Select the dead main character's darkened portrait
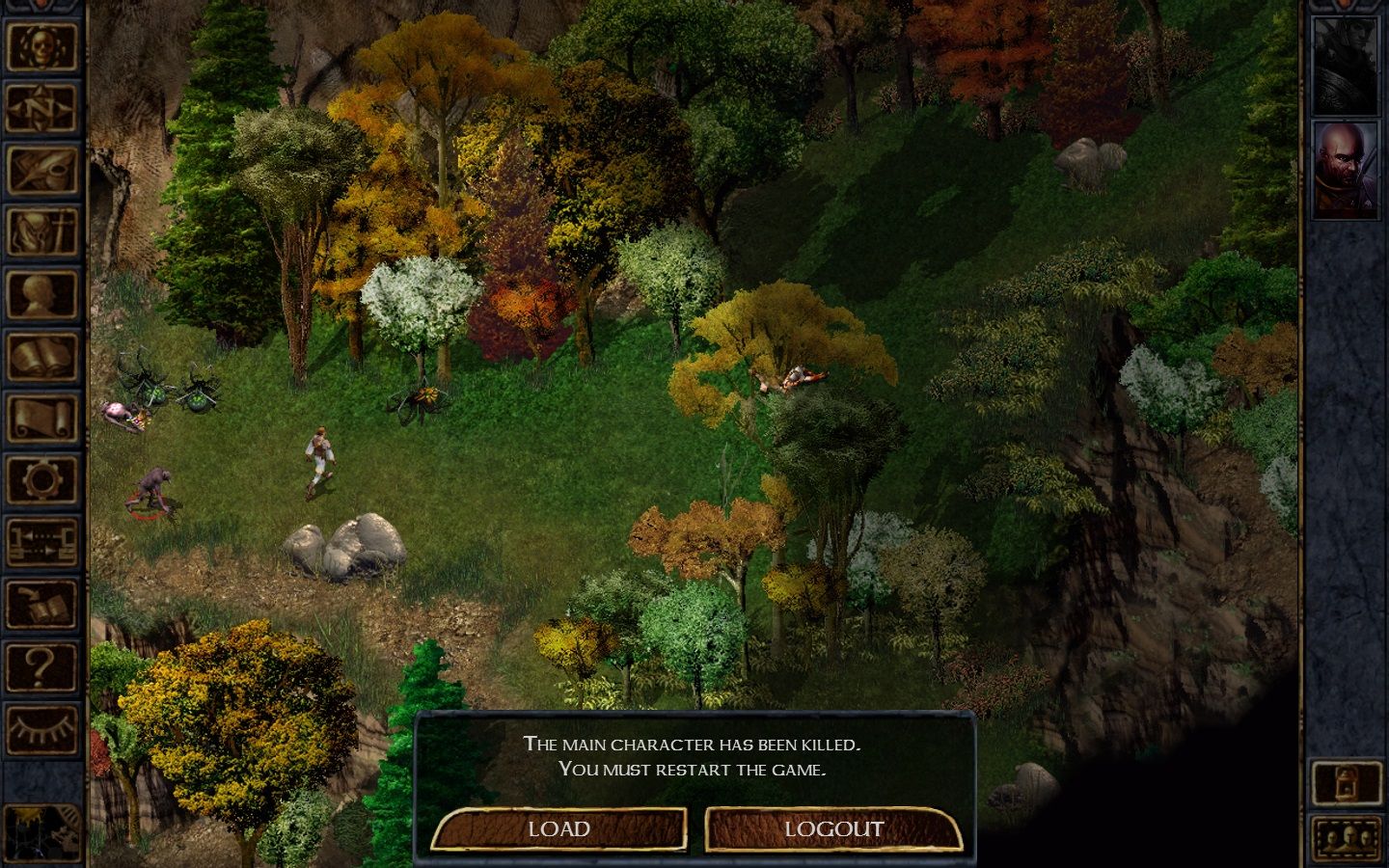The height and width of the screenshot is (868, 1389). pos(1347,66)
